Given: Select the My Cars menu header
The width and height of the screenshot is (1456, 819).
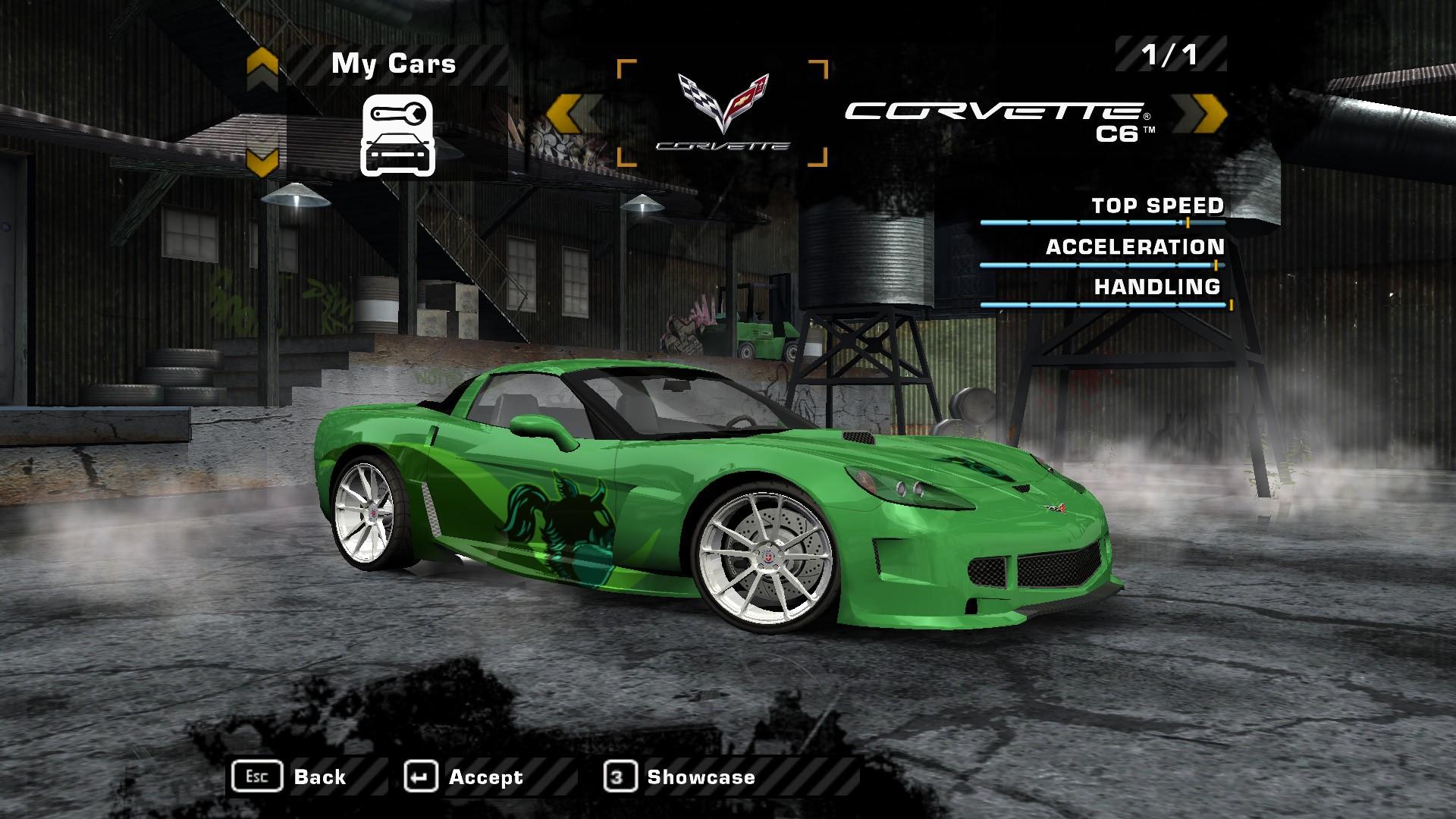Looking at the screenshot, I should pyautogui.click(x=394, y=64).
